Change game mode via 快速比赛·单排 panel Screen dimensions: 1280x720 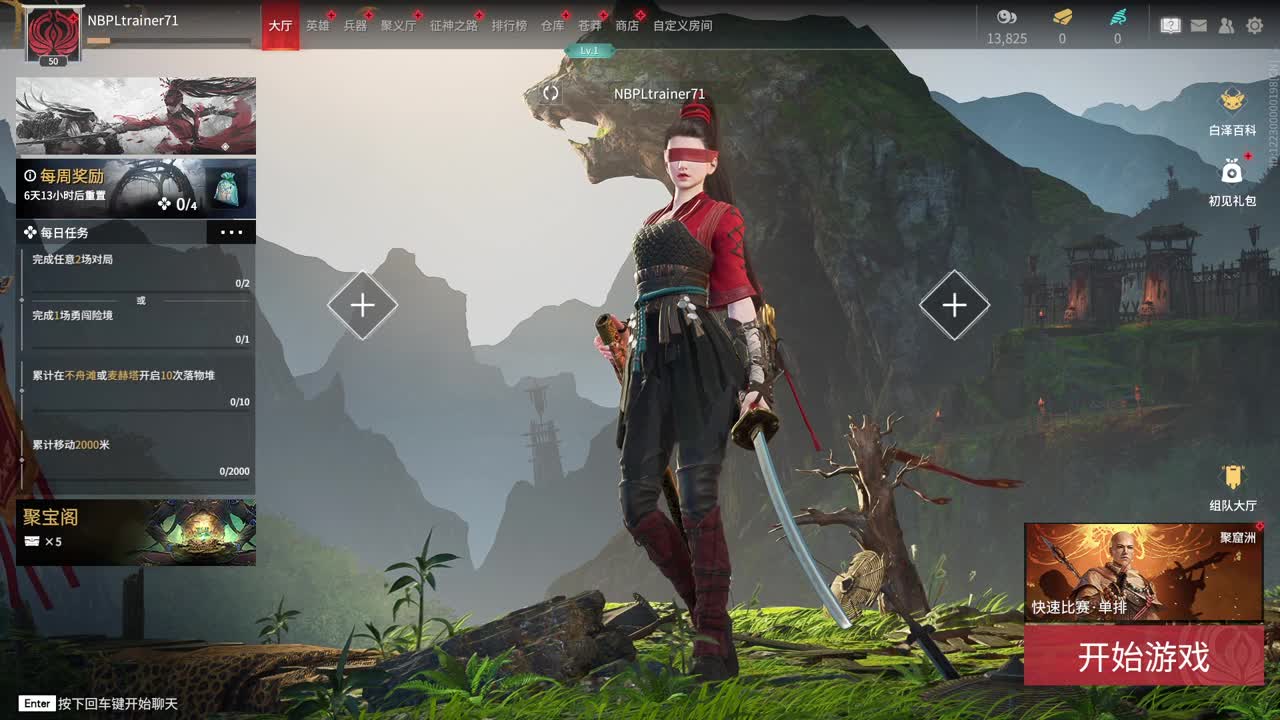coord(1143,572)
